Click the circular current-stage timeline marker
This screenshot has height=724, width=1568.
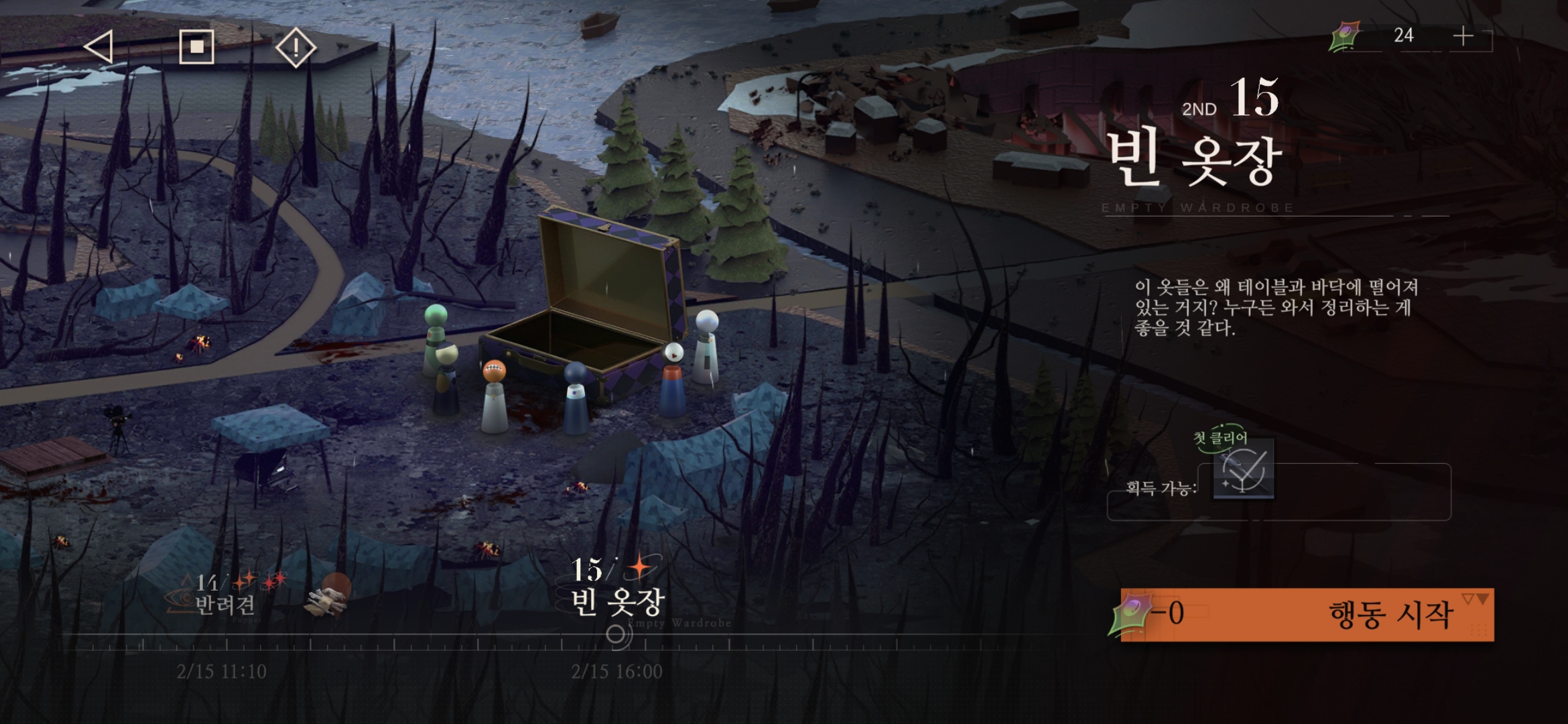618,635
